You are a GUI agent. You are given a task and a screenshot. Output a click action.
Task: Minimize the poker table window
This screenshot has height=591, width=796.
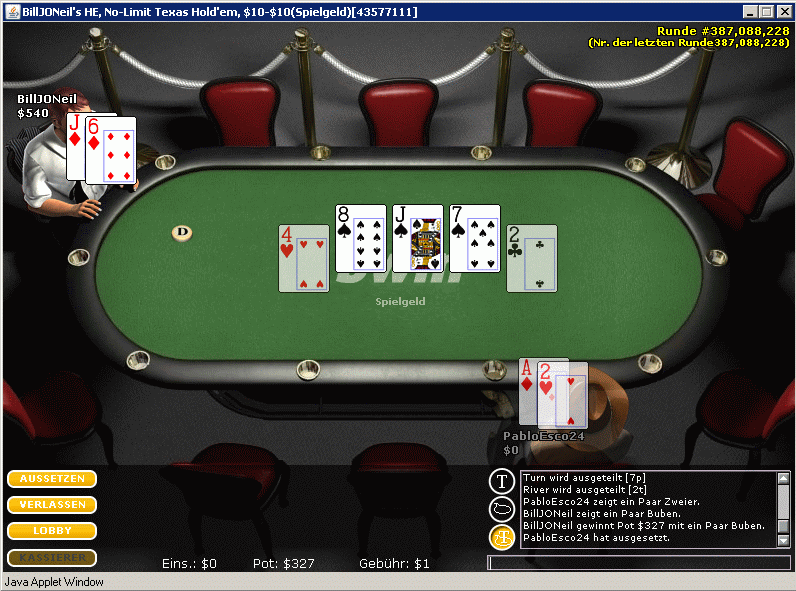pos(750,12)
